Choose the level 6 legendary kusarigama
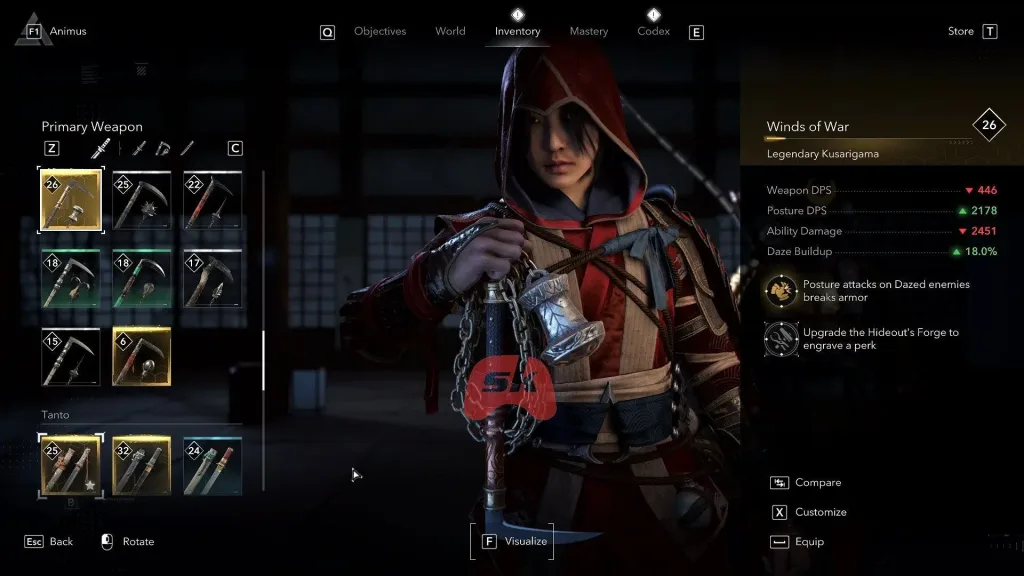1024x576 pixels. click(141, 356)
